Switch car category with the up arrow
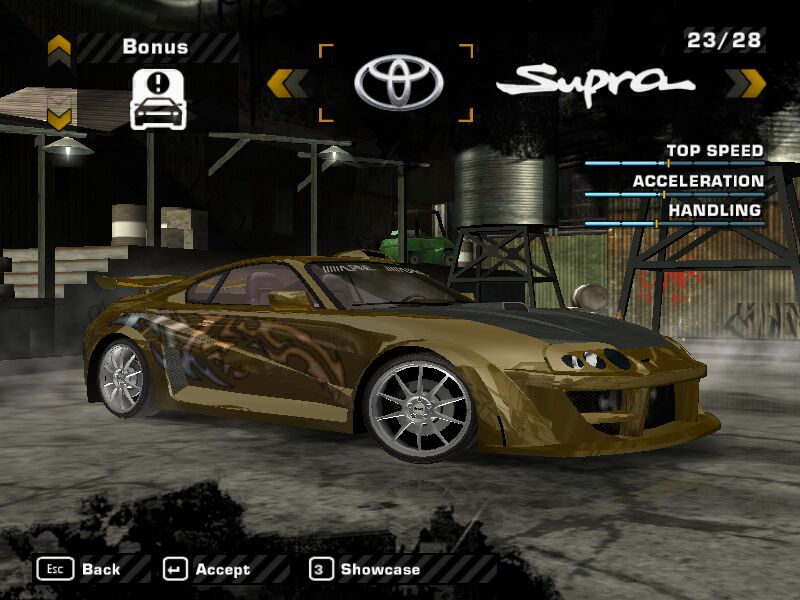 pyautogui.click(x=59, y=47)
